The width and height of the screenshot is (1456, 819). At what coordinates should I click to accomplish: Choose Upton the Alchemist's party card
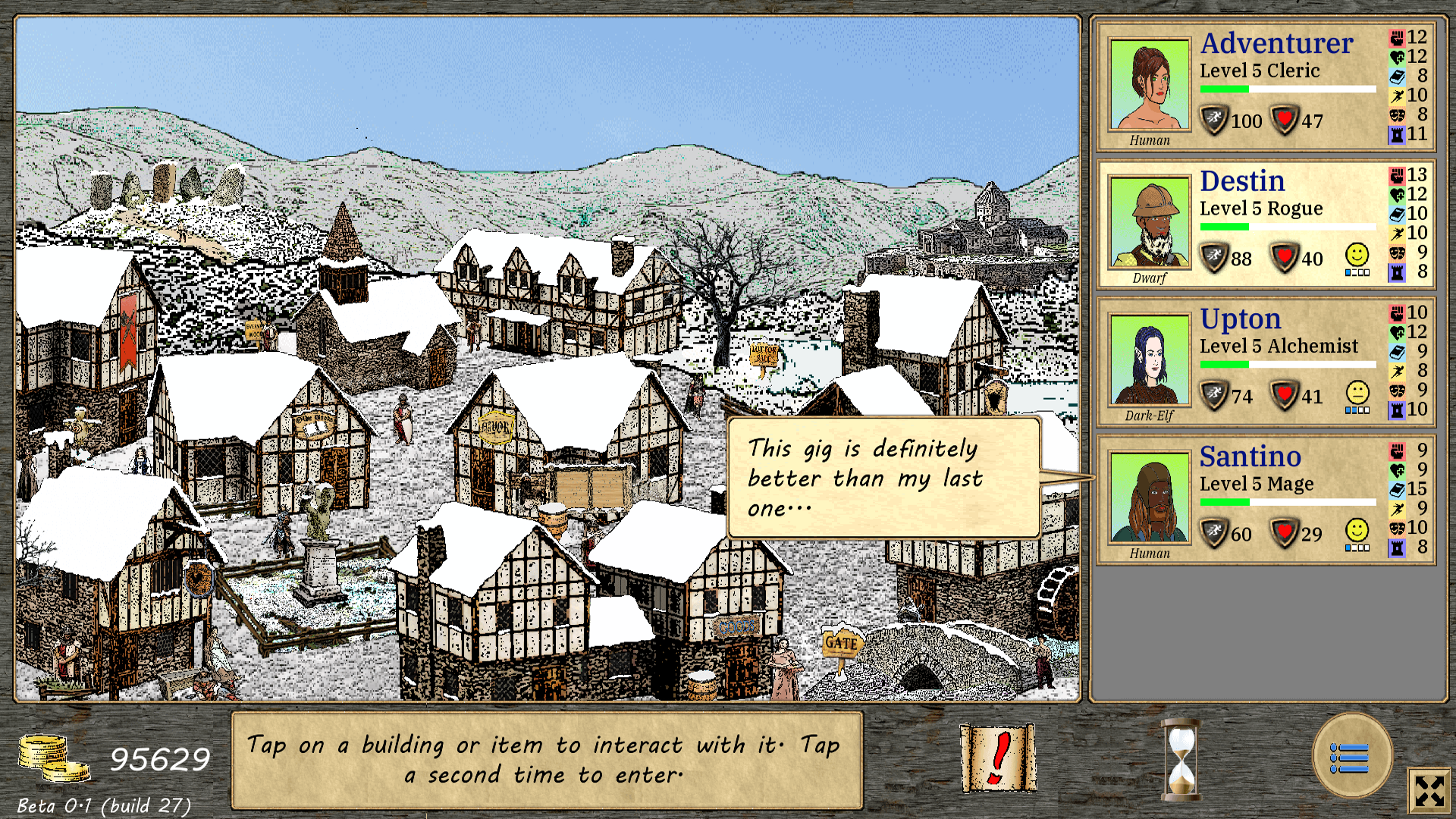click(x=1265, y=362)
